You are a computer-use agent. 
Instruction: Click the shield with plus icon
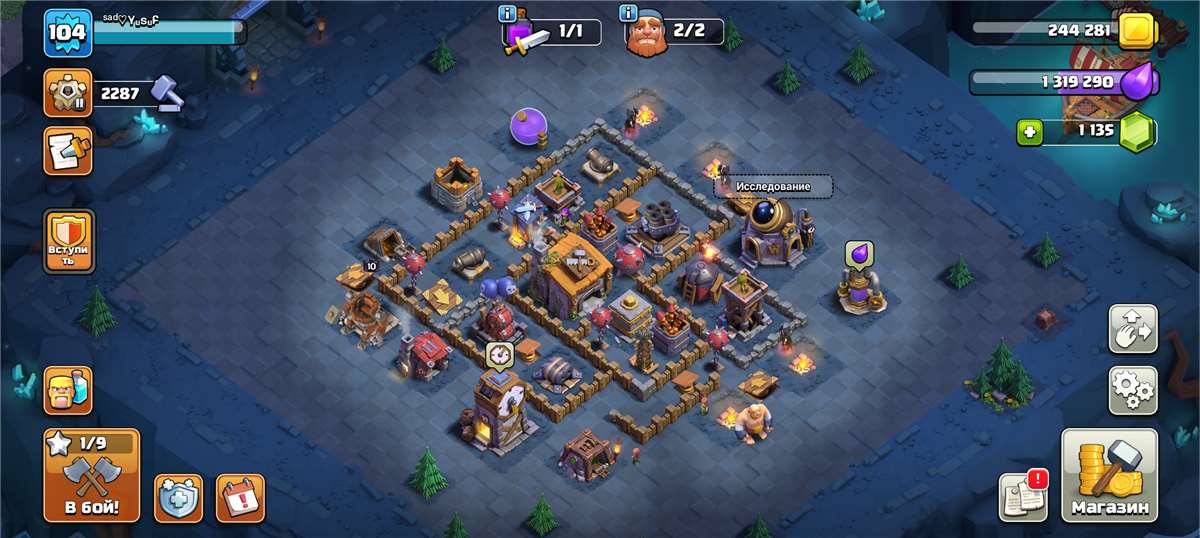pos(178,497)
